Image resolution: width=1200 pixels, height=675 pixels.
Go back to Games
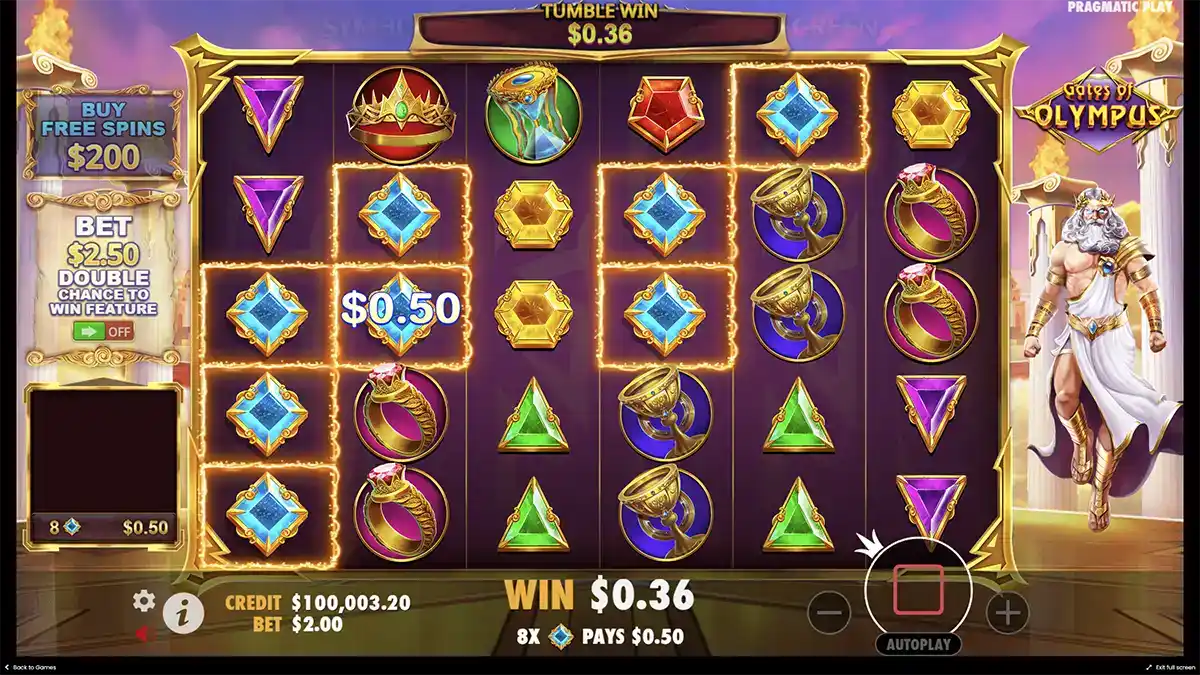click(x=30, y=667)
